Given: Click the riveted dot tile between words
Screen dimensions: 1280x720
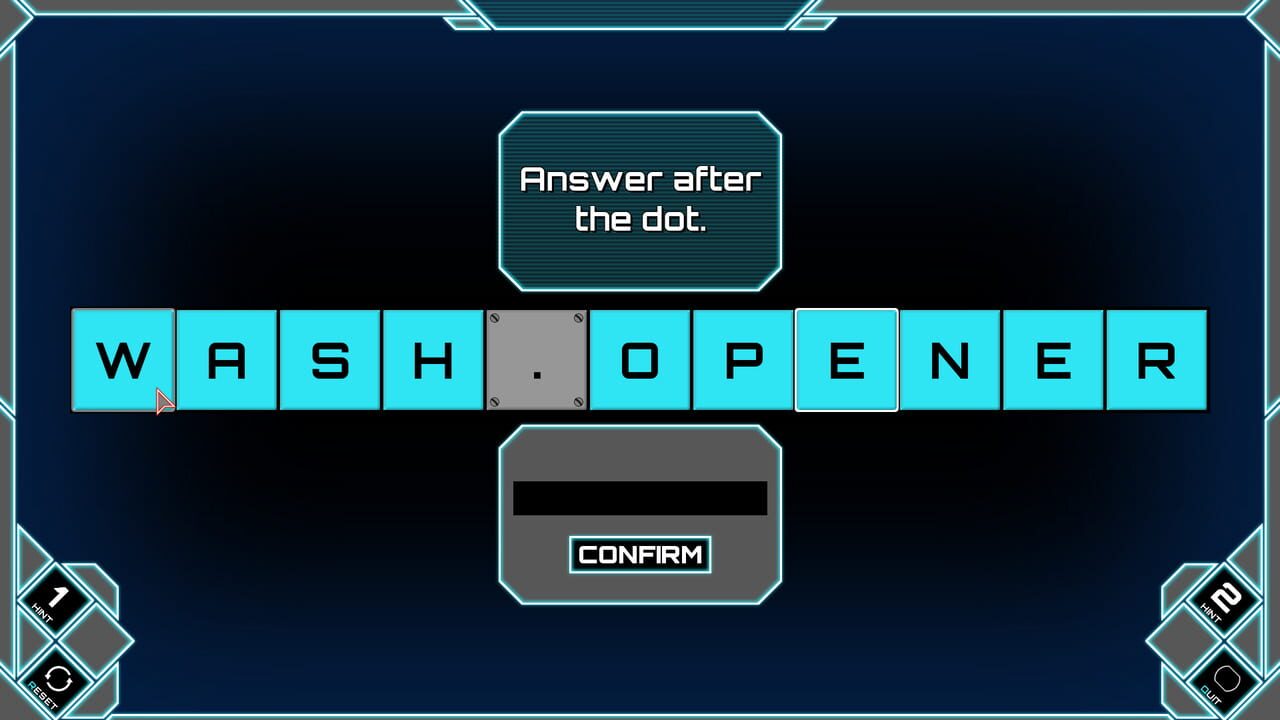Looking at the screenshot, I should point(537,360).
